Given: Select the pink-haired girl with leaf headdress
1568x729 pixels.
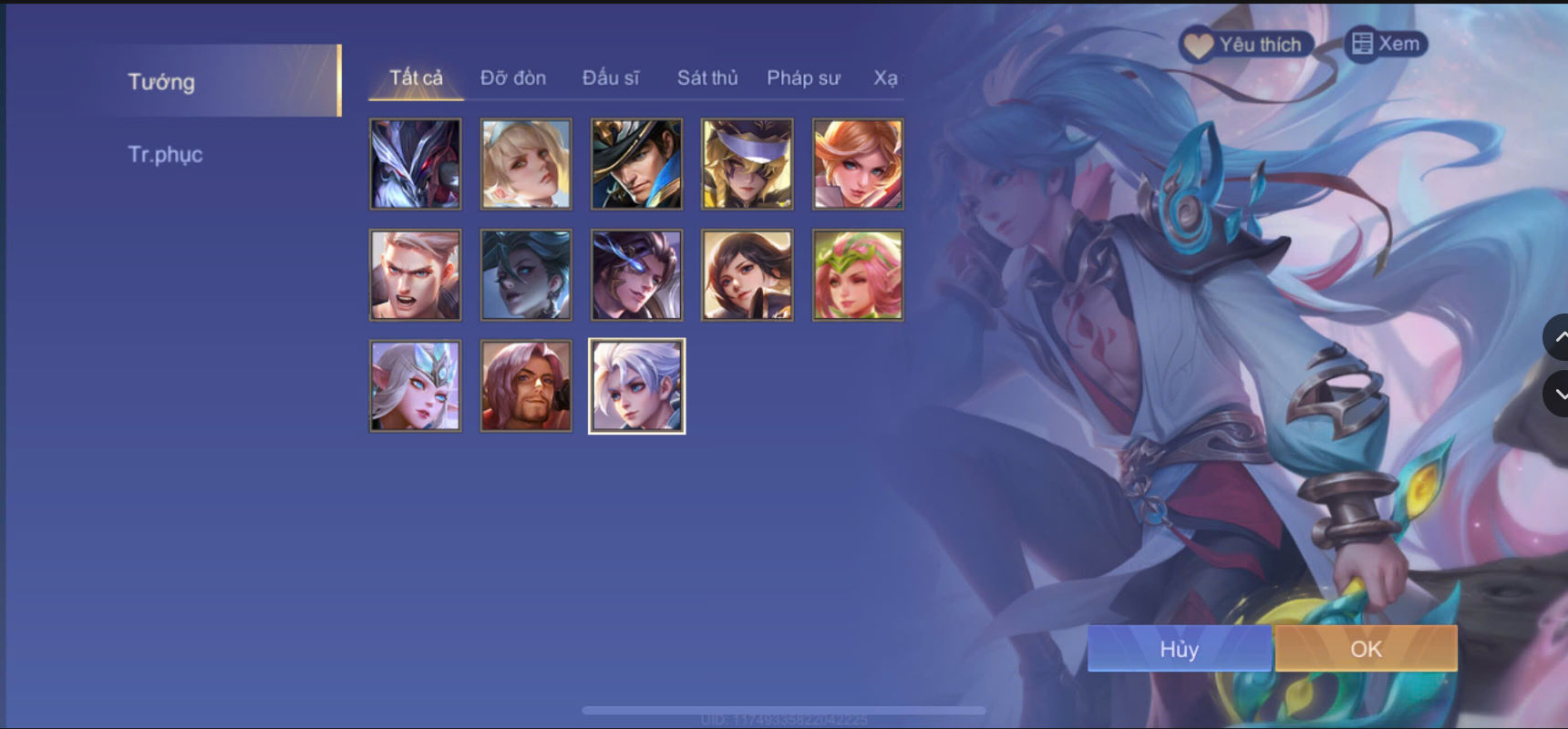Looking at the screenshot, I should (857, 275).
